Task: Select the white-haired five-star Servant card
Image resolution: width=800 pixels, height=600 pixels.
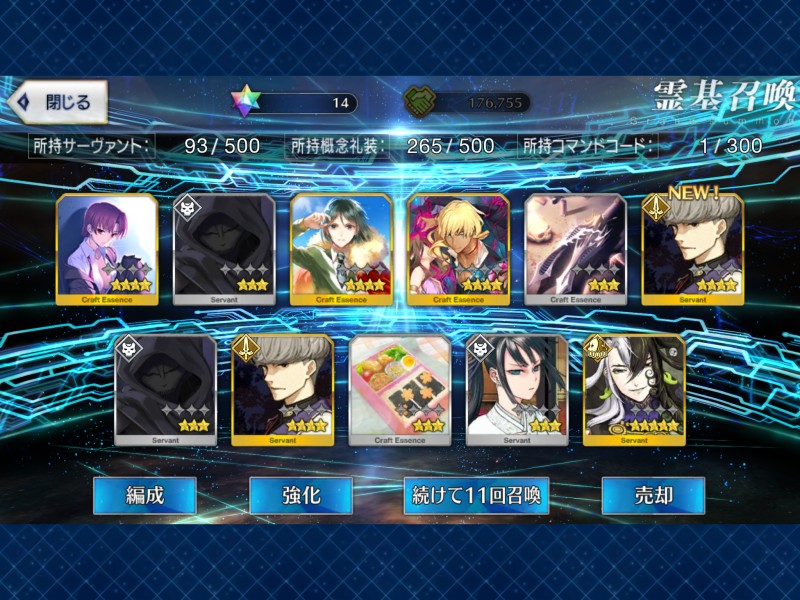Action: click(634, 390)
